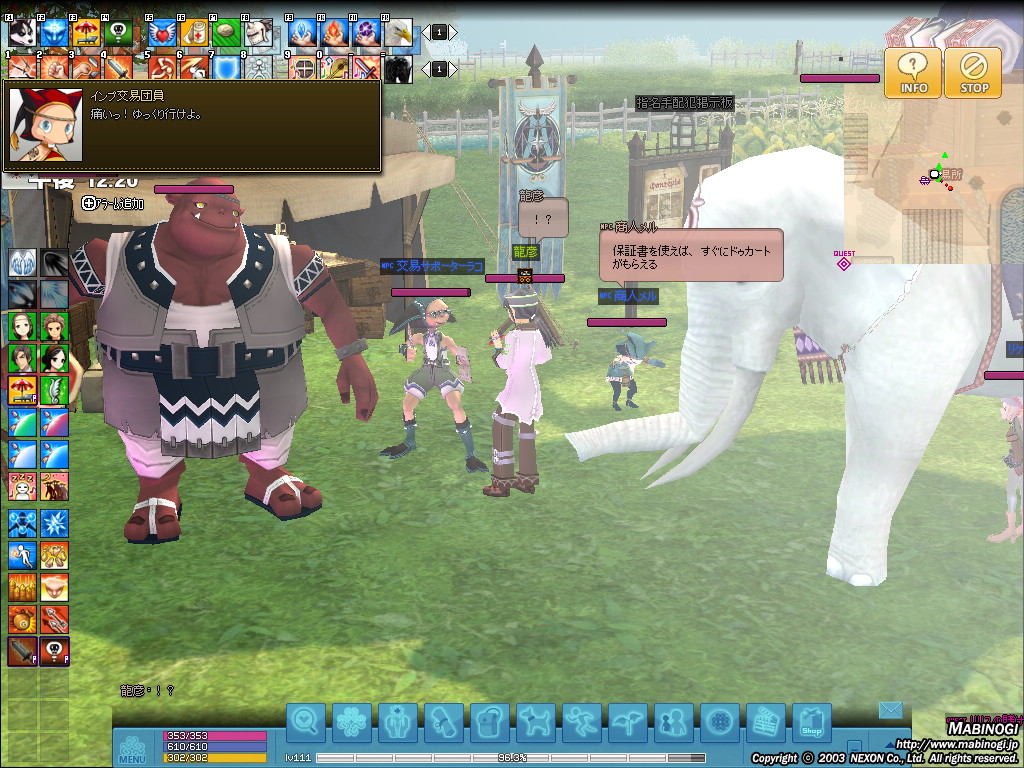Use the husky dog hotkey F1
1024x768 pixels.
tap(22, 33)
